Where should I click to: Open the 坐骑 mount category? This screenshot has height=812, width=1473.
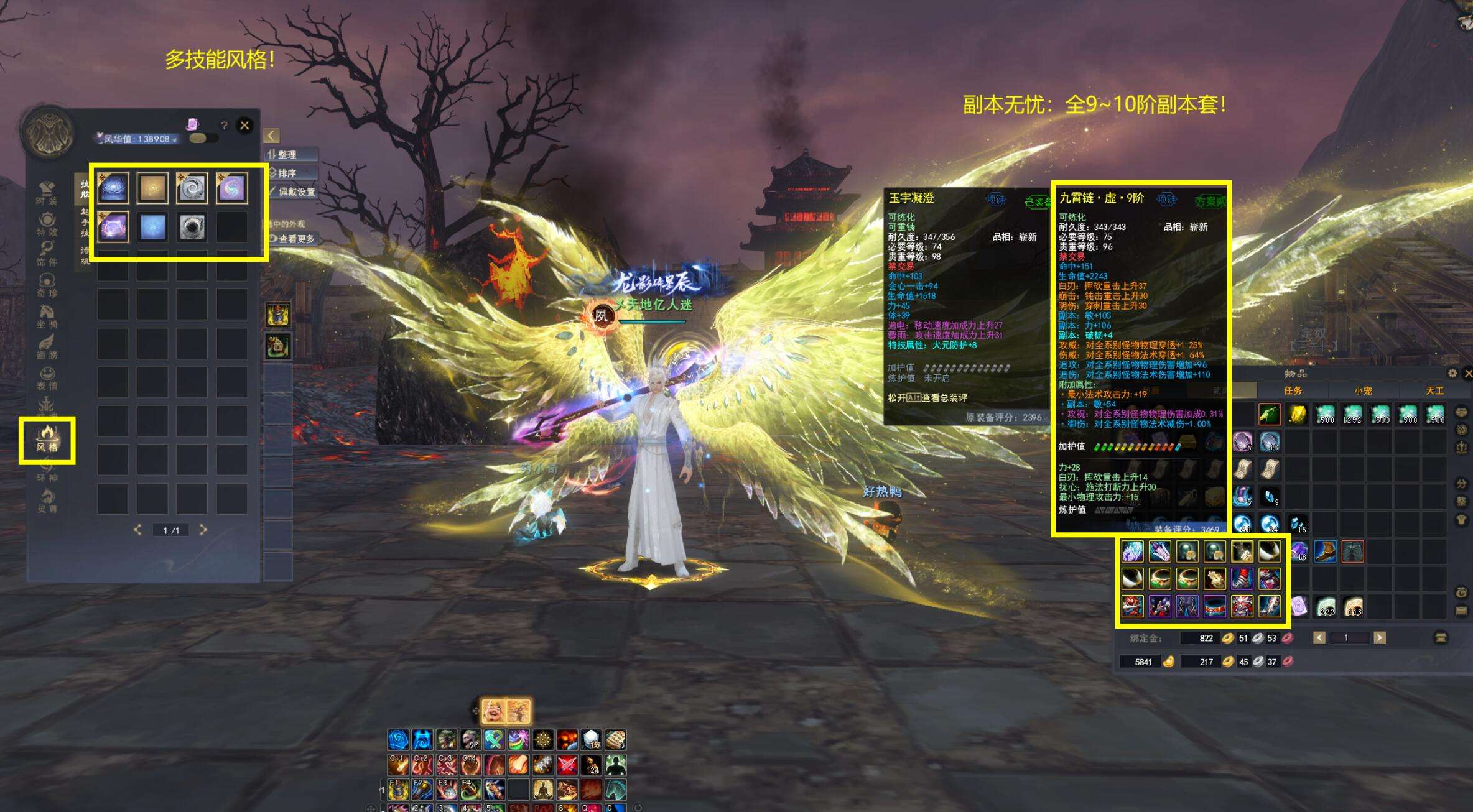(47, 316)
